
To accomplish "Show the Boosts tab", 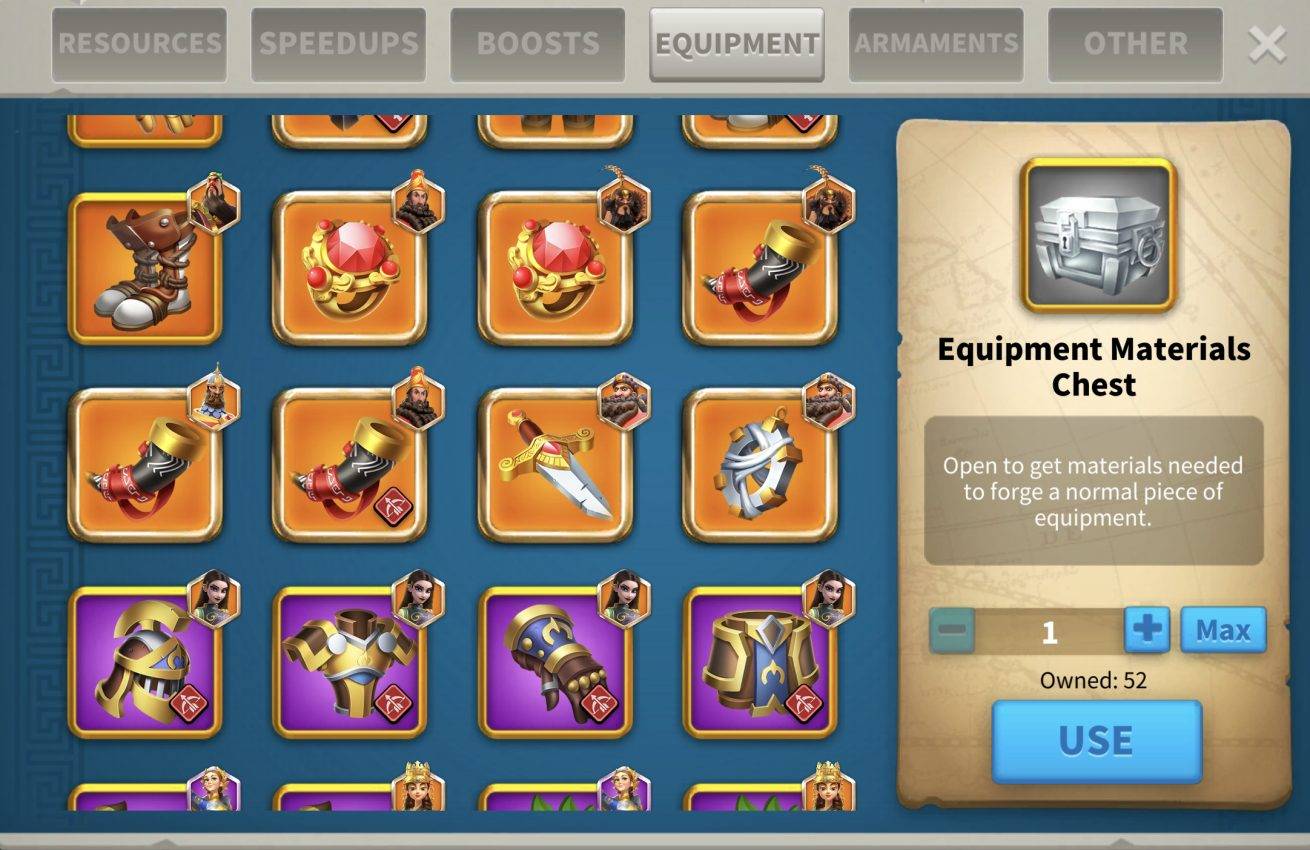I will click(x=537, y=44).
